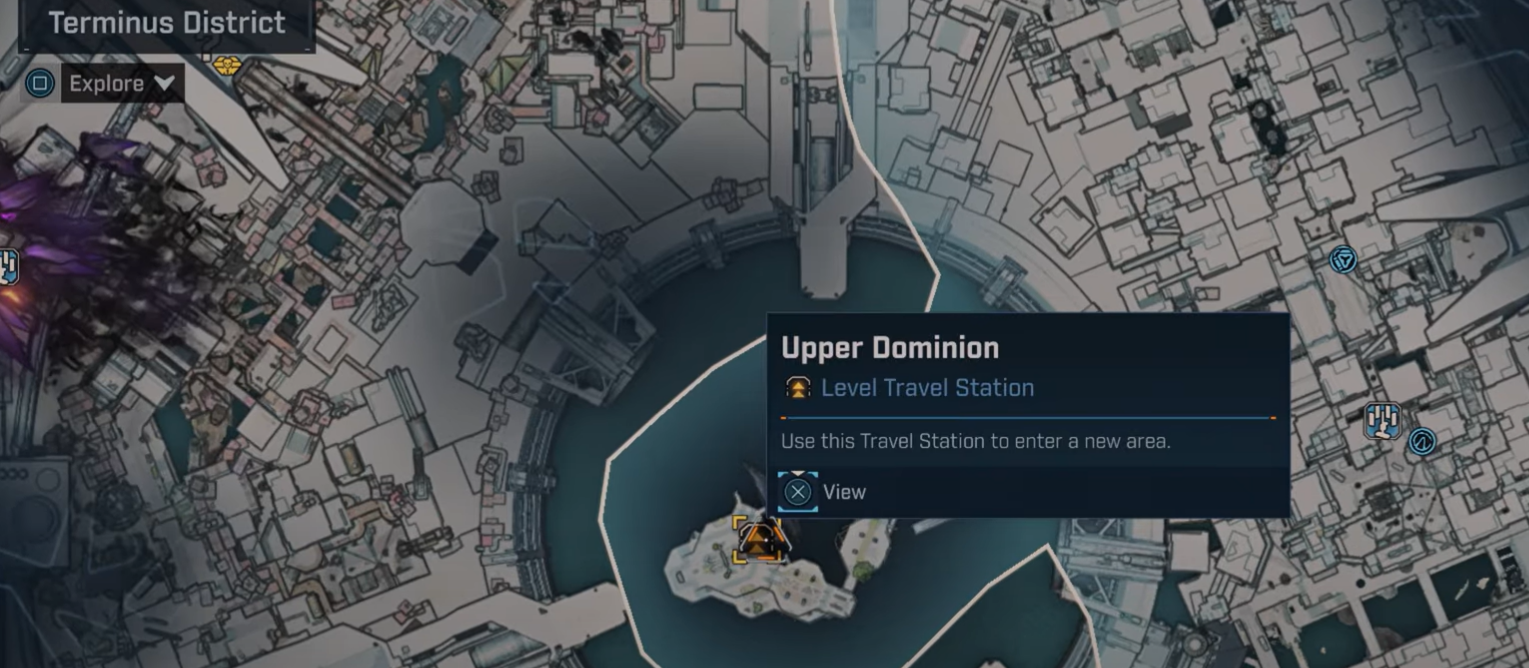Open the Explore filter dropdown

tap(121, 84)
